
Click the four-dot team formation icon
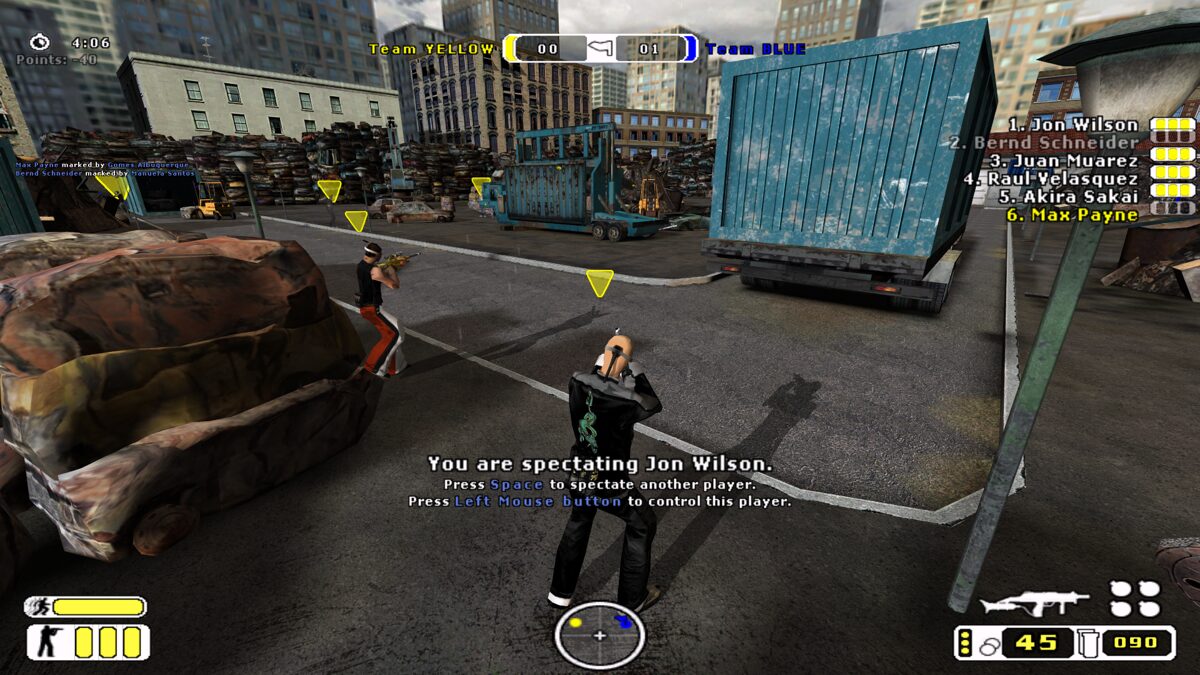pos(1134,599)
